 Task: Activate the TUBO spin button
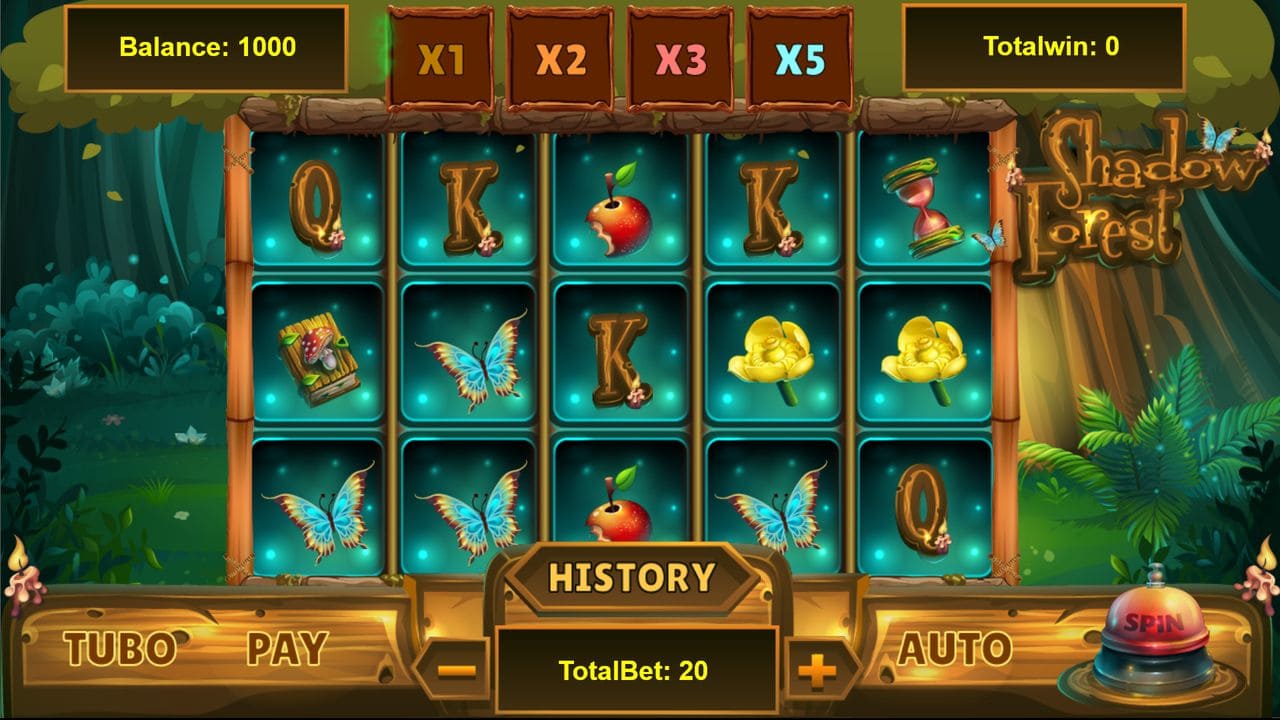coord(120,650)
